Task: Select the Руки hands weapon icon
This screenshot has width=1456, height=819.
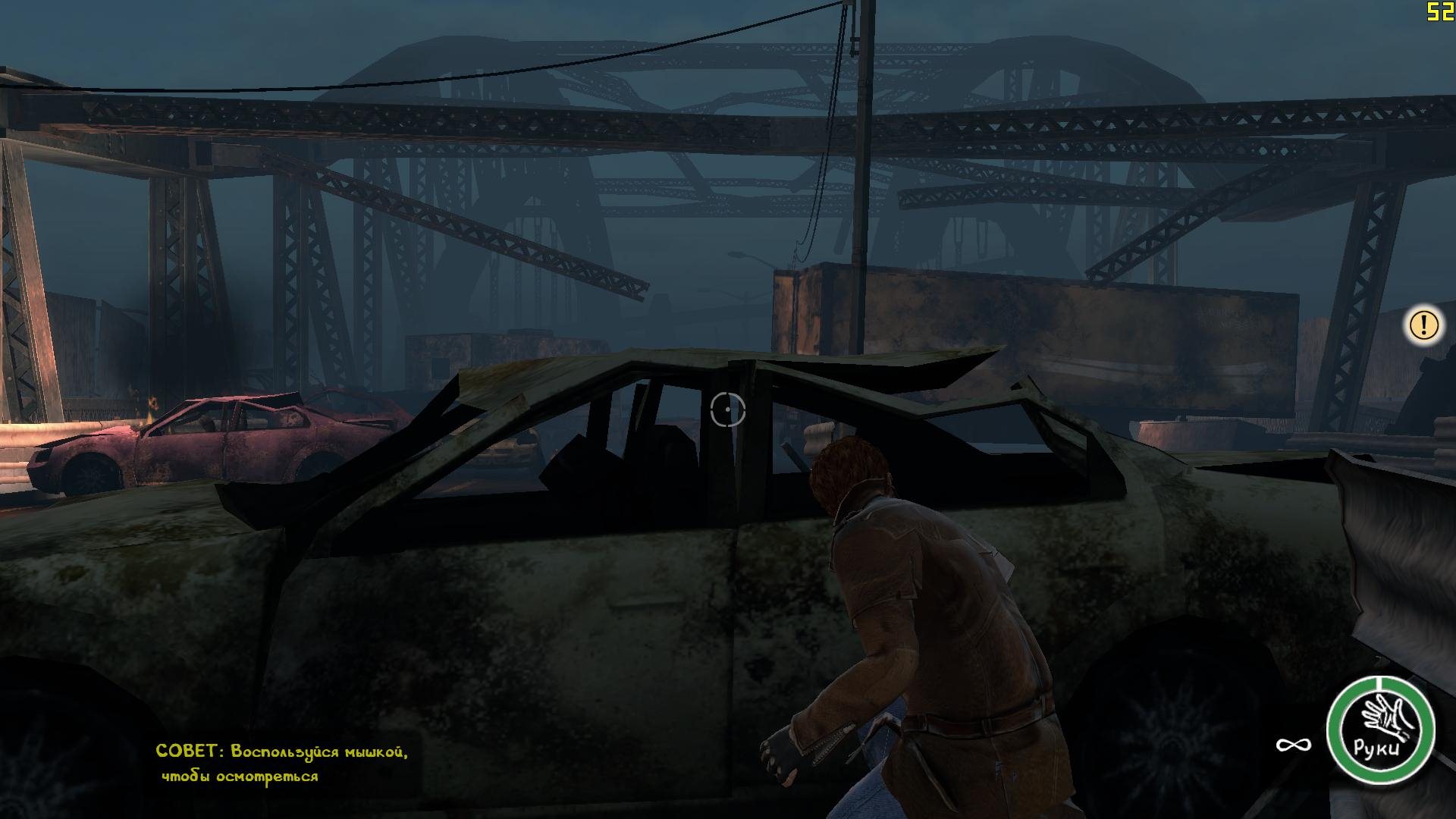Action: tap(1380, 730)
